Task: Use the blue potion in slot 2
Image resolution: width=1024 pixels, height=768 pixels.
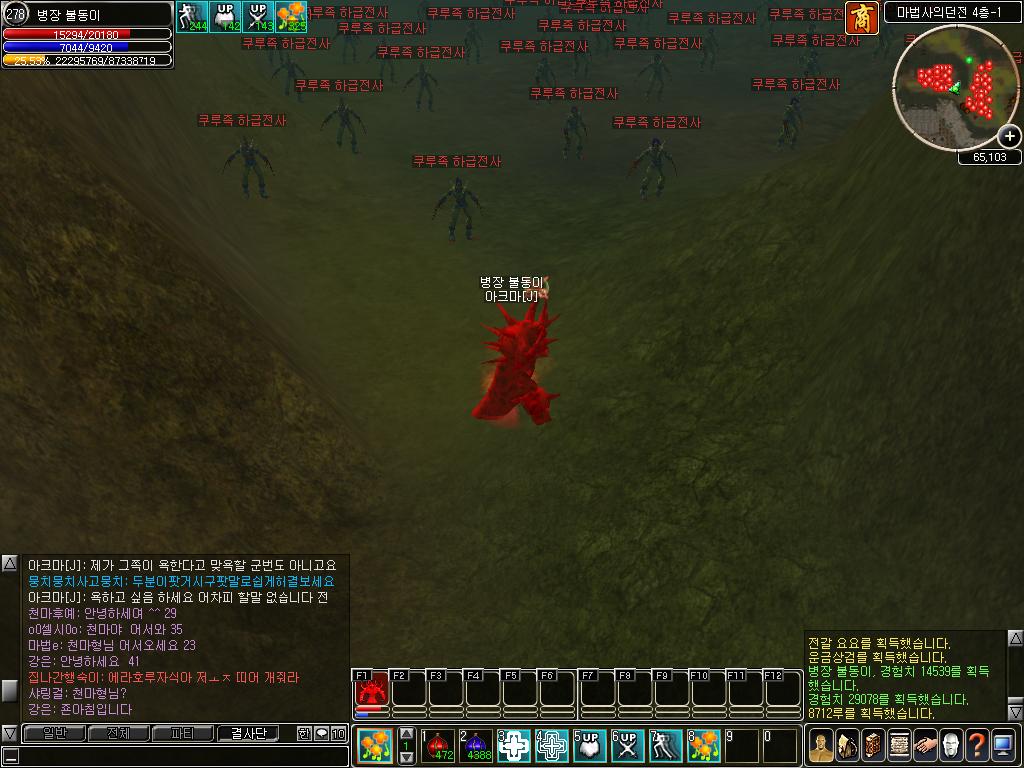Action: [476, 746]
